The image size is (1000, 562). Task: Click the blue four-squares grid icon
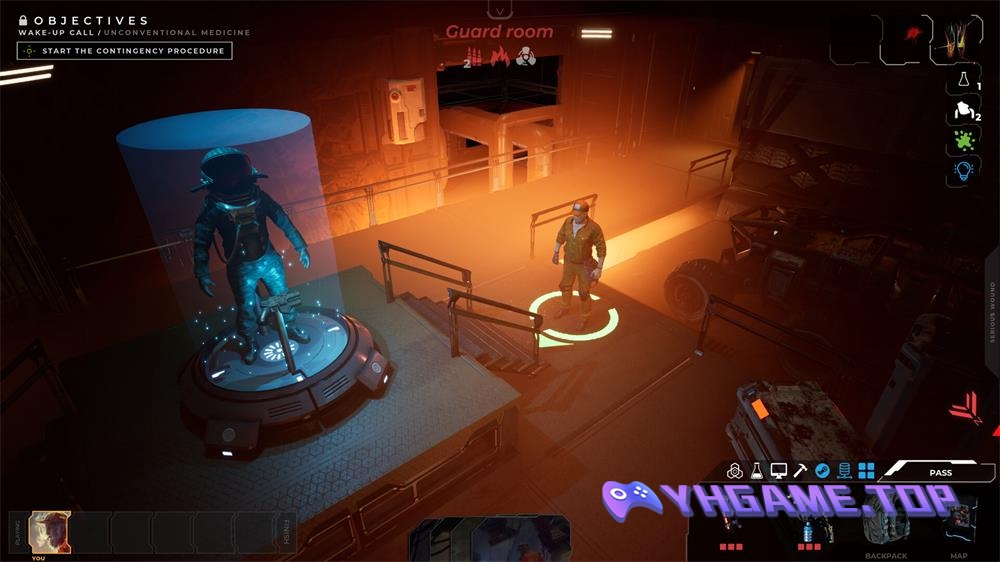point(866,470)
